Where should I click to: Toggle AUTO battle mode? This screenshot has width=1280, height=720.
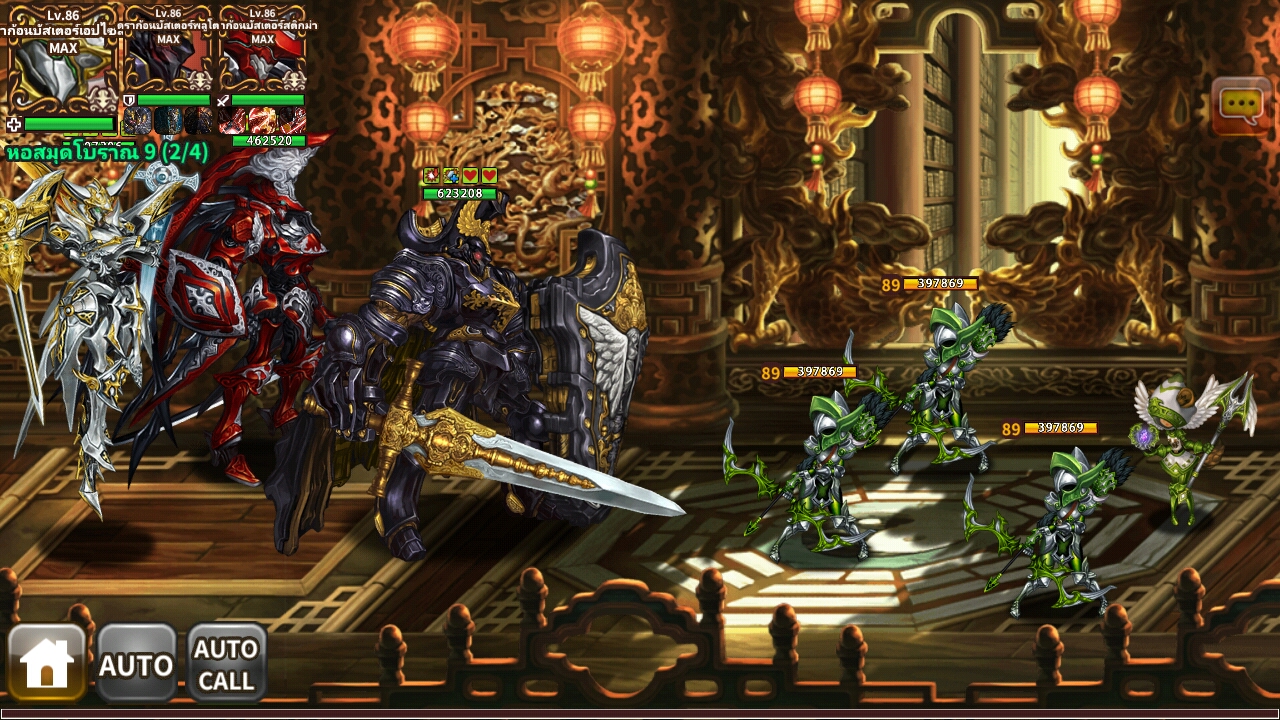tap(138, 660)
